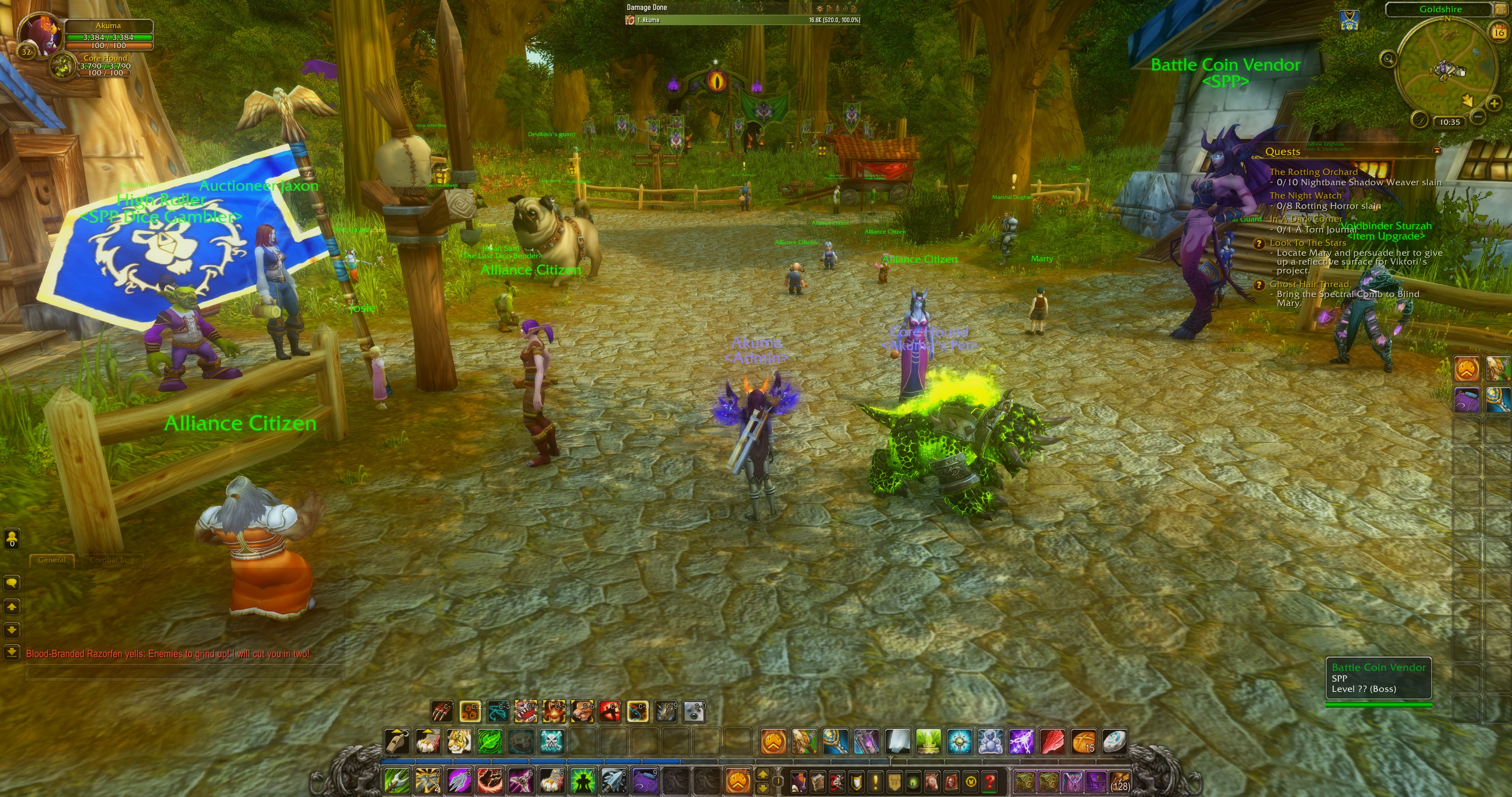Viewport: 1512px width, 797px height.
Task: Jump chat to bottom with the underlined arrow
Action: (12, 652)
